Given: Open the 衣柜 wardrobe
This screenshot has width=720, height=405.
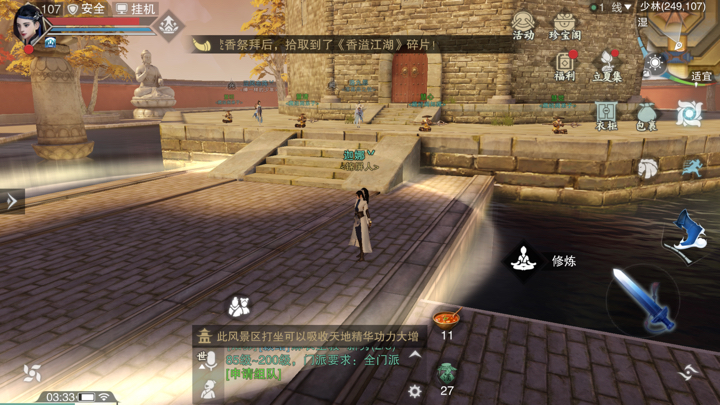Looking at the screenshot, I should [606, 114].
